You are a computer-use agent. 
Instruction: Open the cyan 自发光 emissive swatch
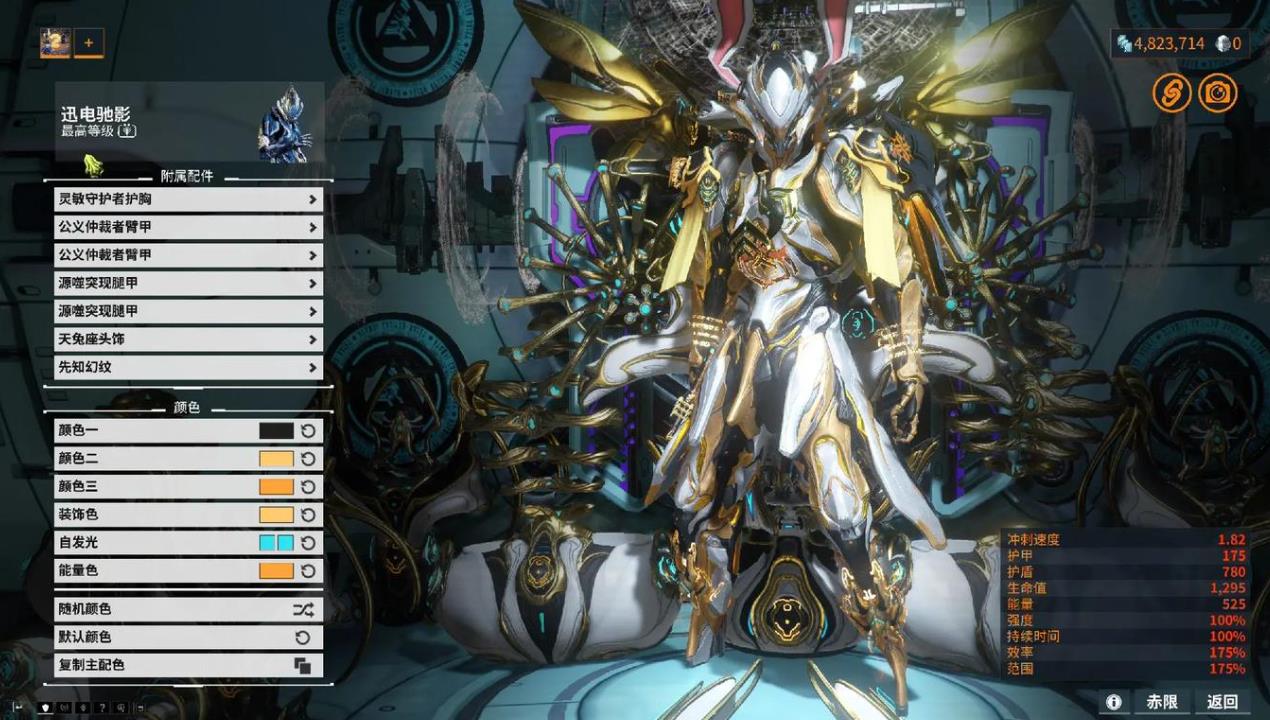(276, 543)
